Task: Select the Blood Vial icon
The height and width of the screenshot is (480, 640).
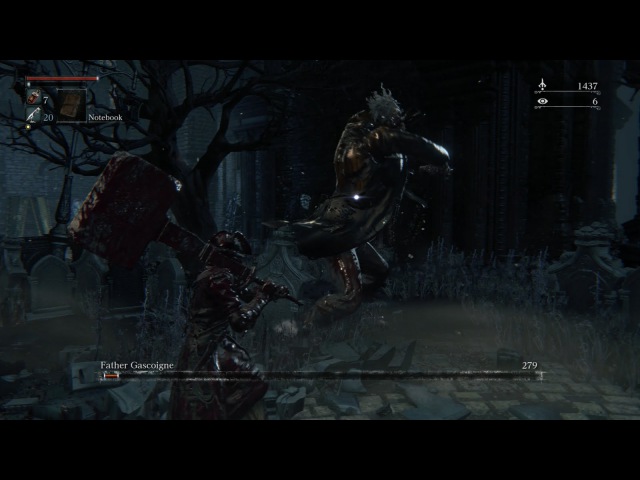Action: tap(33, 97)
